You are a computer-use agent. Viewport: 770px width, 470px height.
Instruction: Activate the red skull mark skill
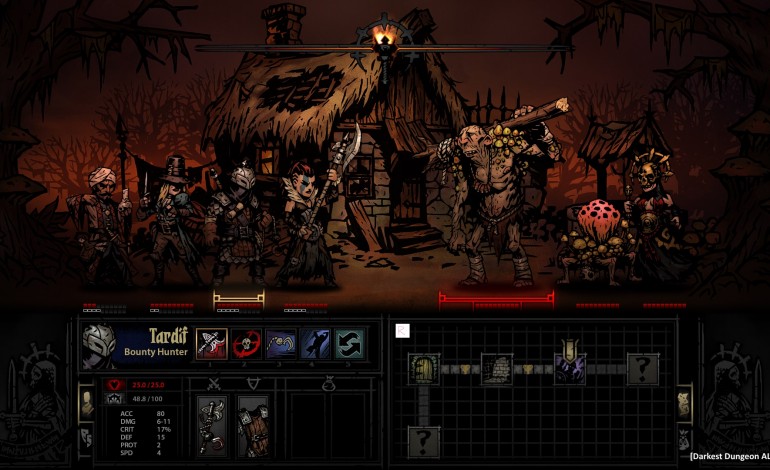coord(246,343)
